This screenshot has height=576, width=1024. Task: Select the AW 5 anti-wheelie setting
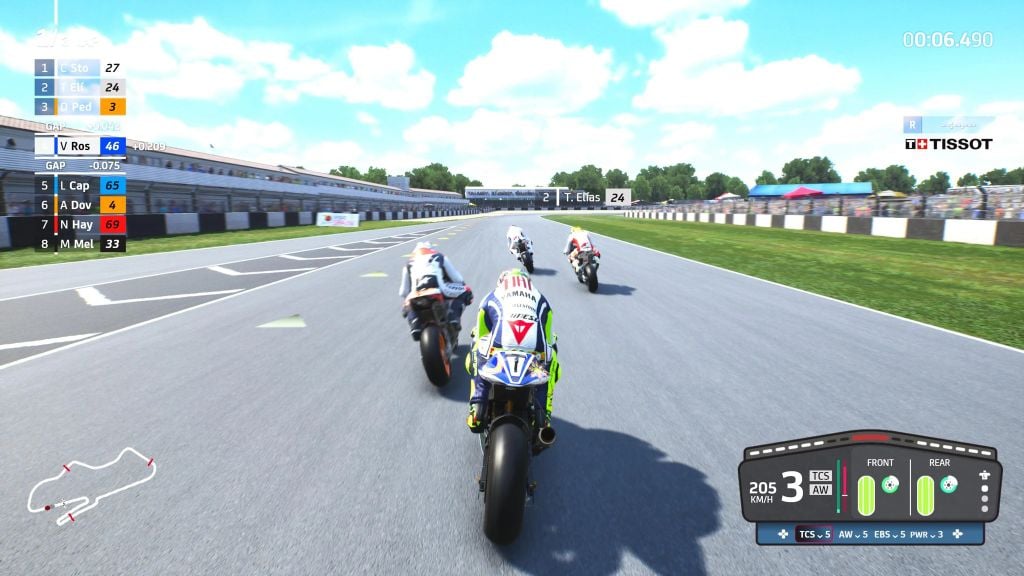pos(853,534)
